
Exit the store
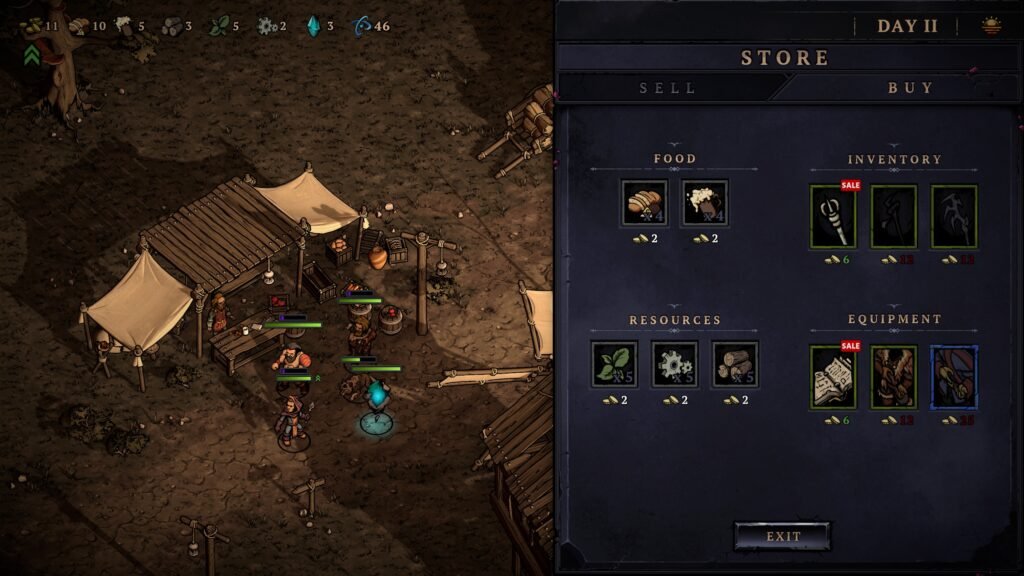point(783,536)
